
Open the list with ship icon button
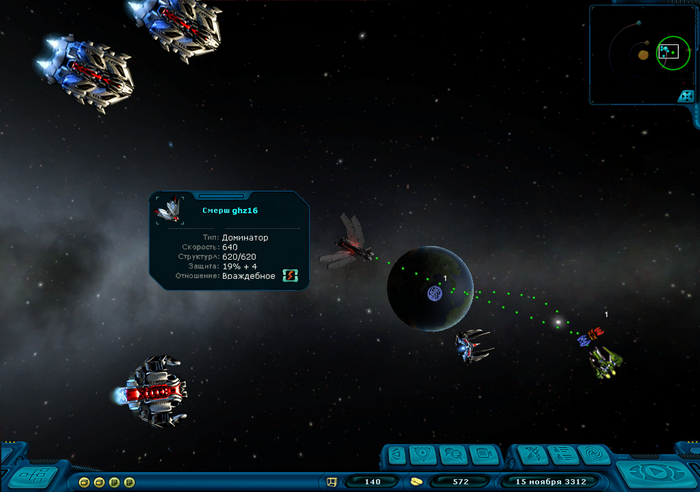pos(561,455)
